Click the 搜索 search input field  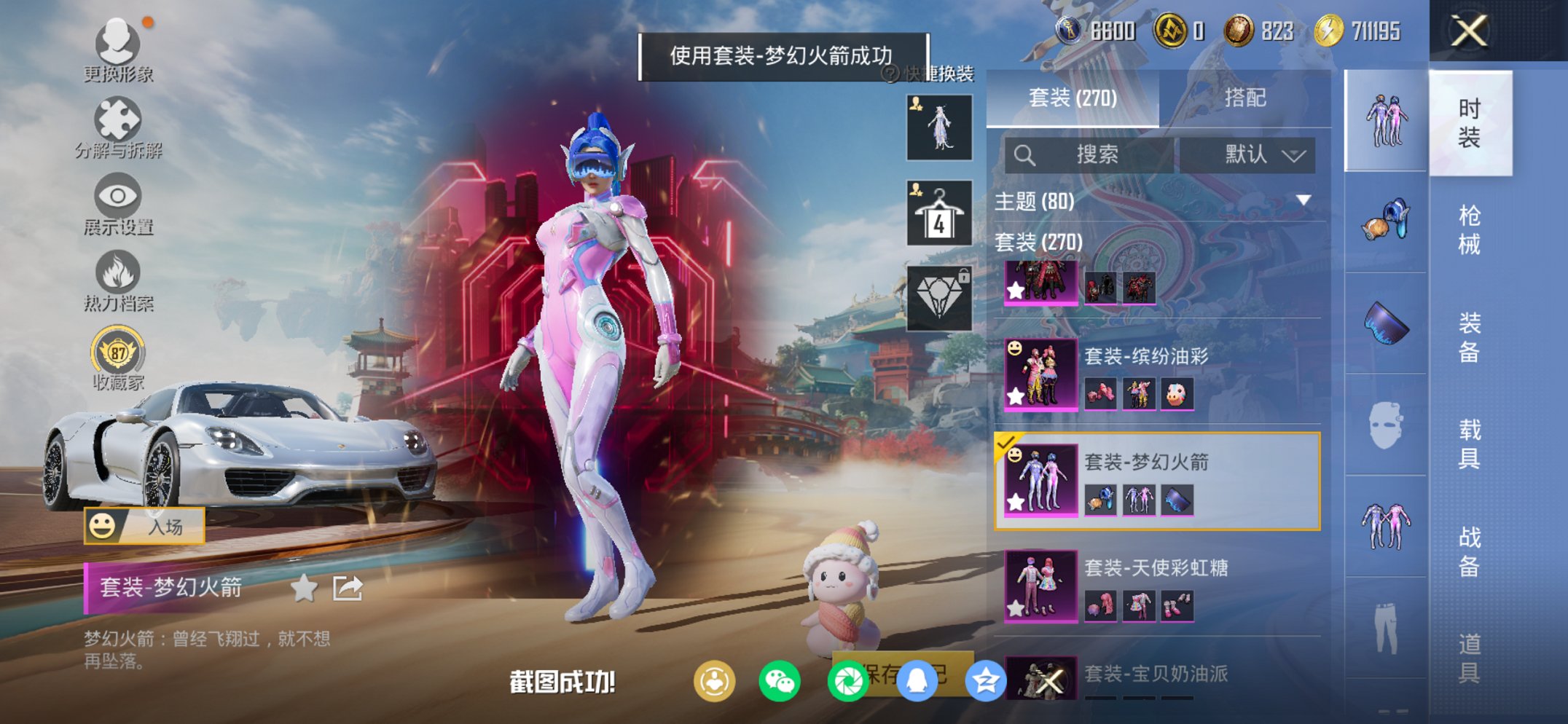[1093, 155]
